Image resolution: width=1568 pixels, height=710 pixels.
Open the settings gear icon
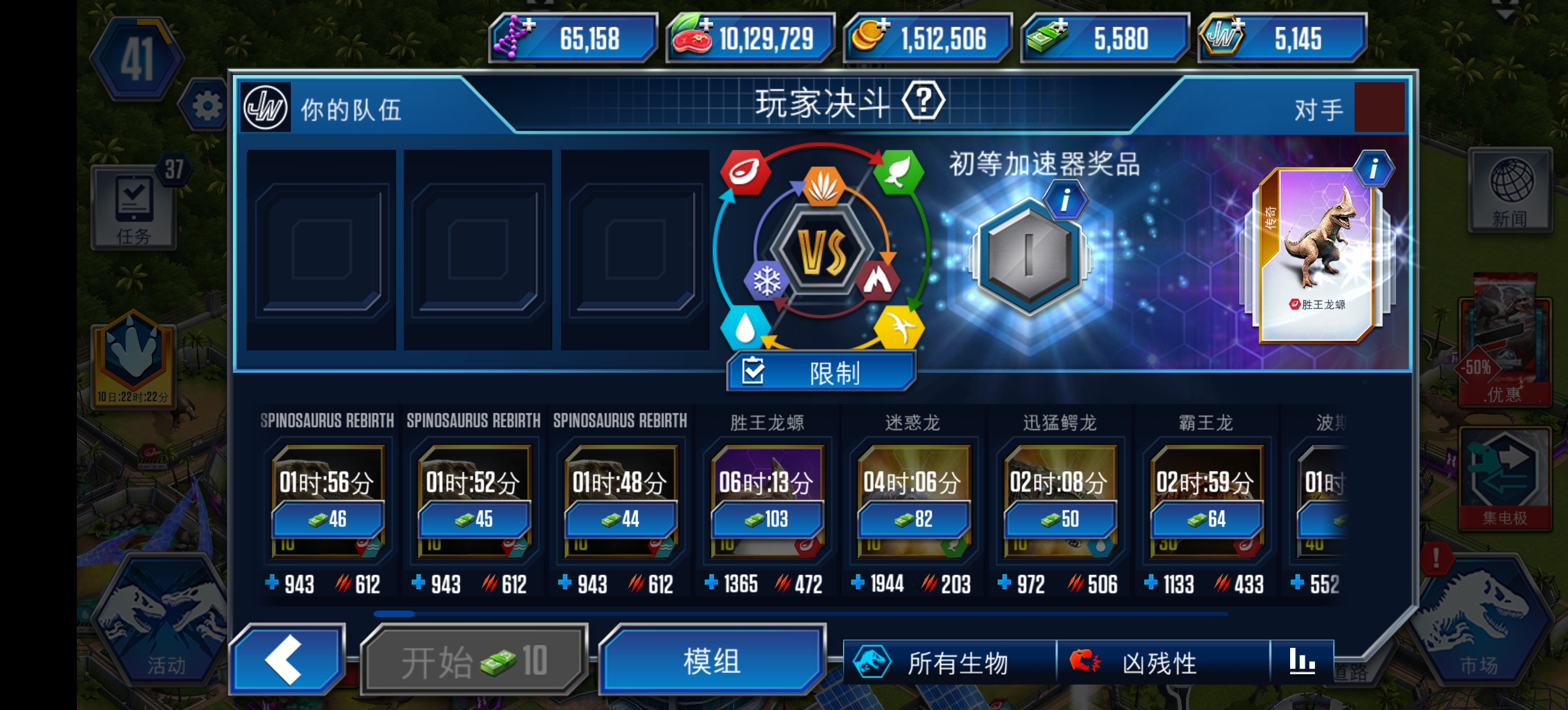tap(207, 104)
